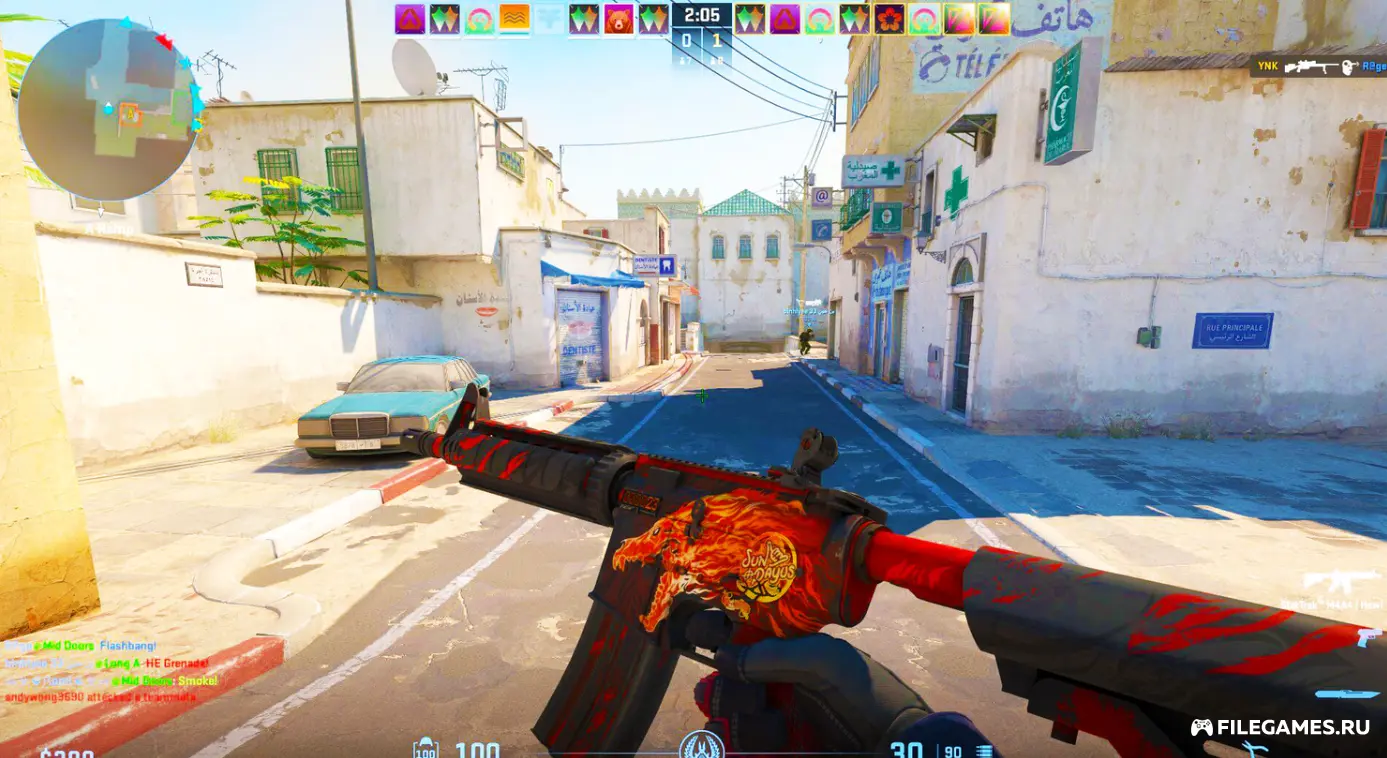The width and height of the screenshot is (1387, 758).
Task: Select the pistol weapon icon
Action: click(1368, 637)
